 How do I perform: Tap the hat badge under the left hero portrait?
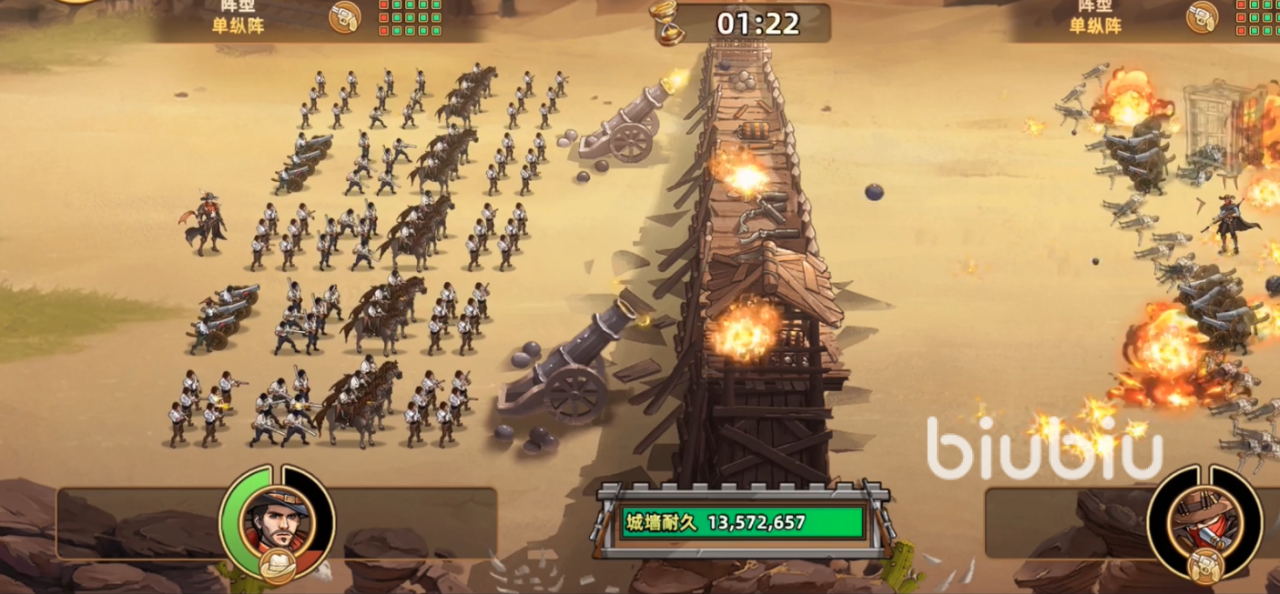click(277, 566)
